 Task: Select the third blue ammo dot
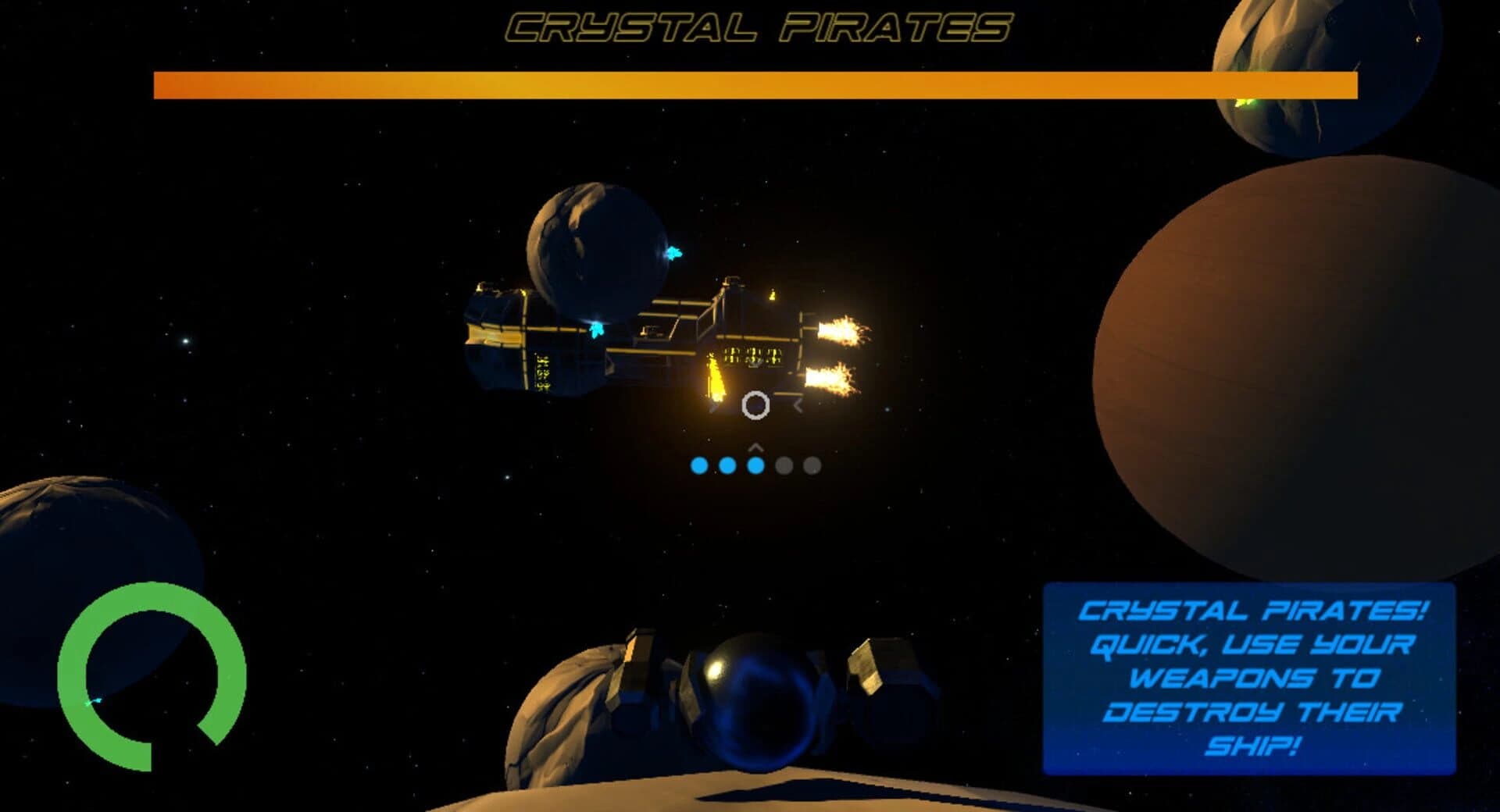(x=755, y=466)
